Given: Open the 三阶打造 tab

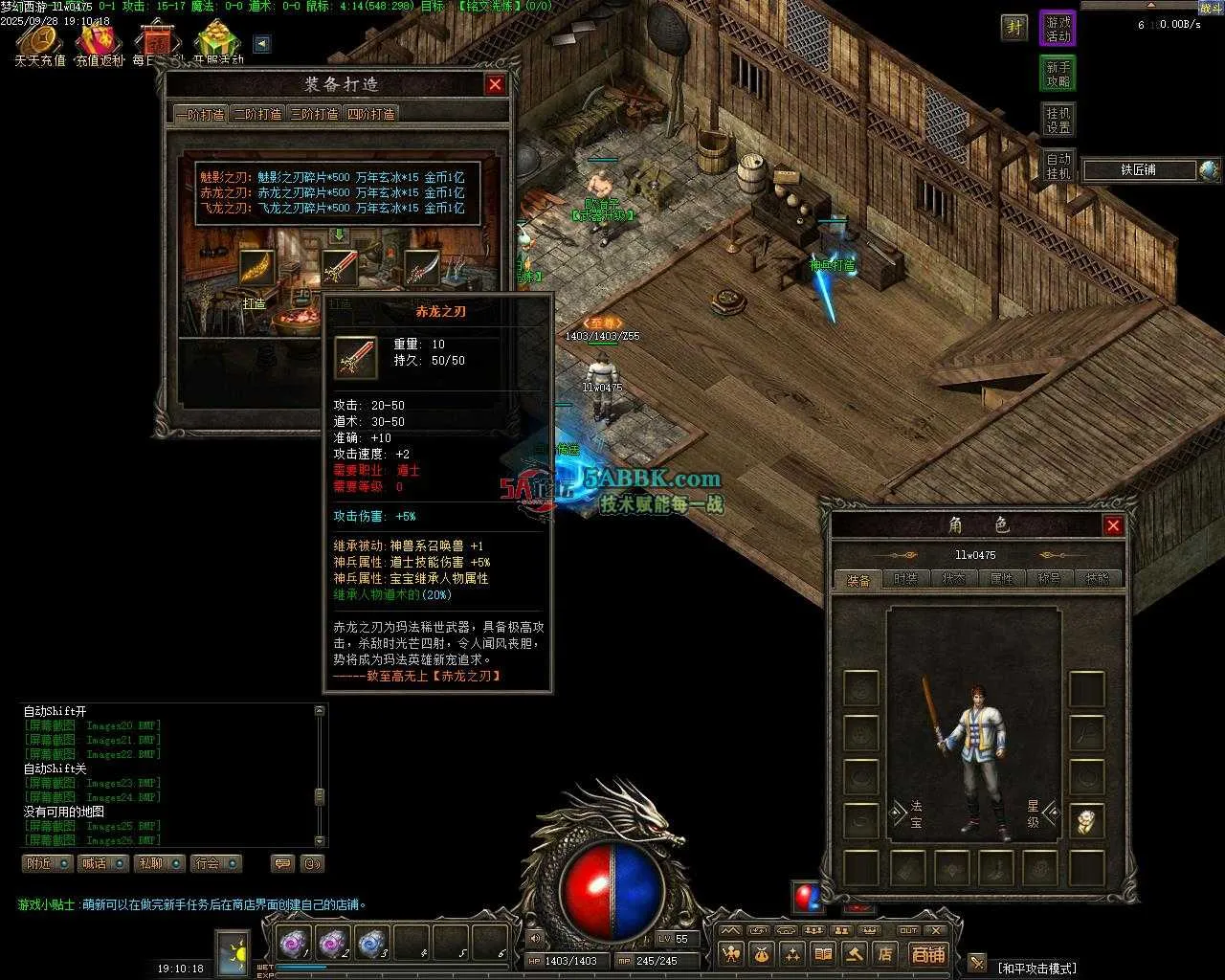Looking at the screenshot, I should coord(315,114).
